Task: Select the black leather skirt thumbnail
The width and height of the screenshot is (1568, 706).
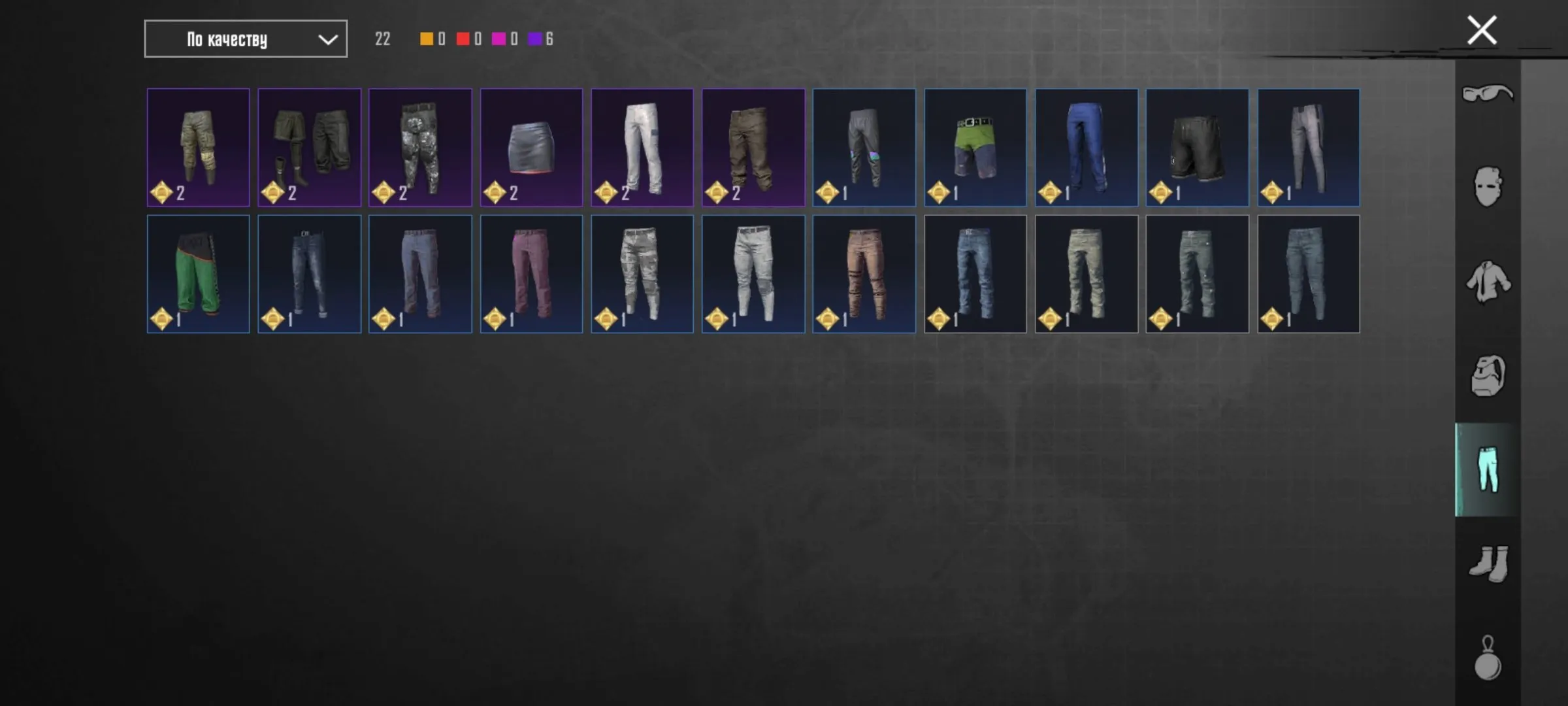Action: tap(531, 146)
